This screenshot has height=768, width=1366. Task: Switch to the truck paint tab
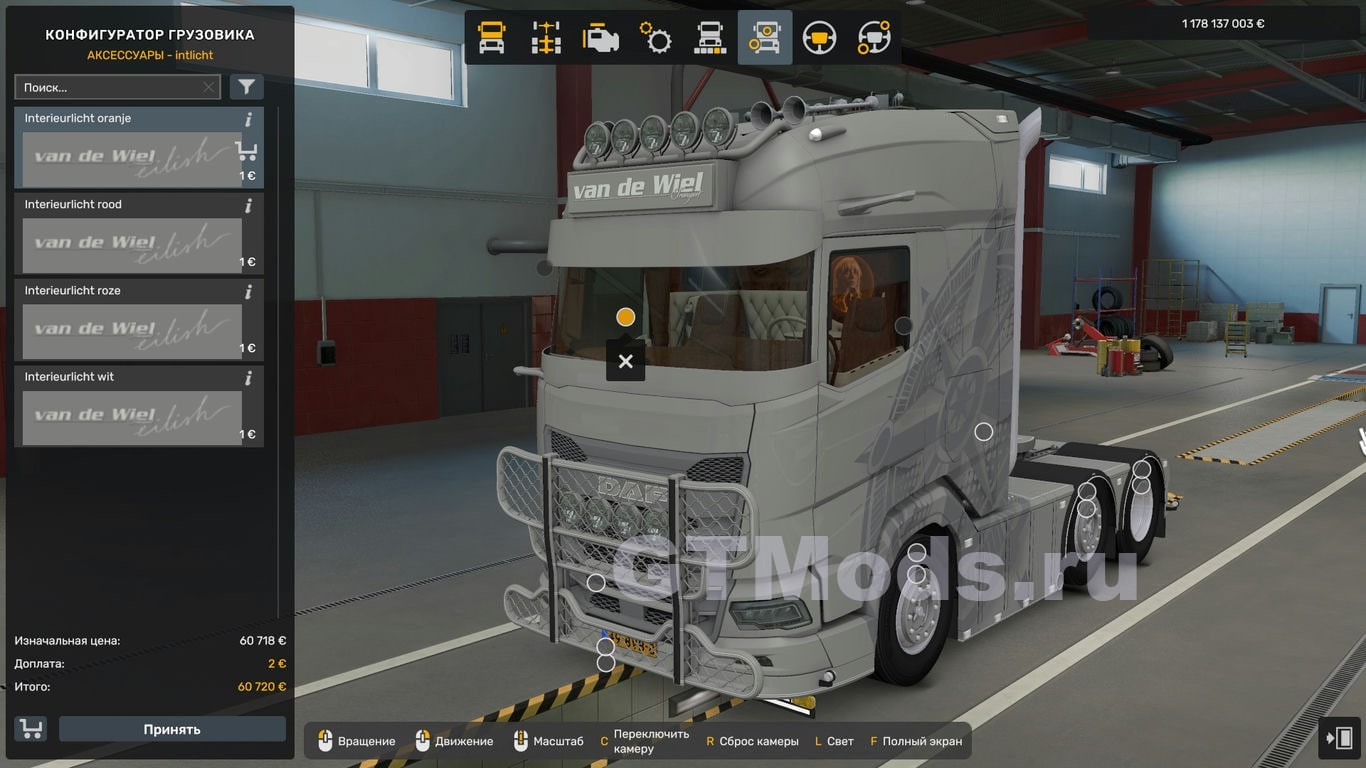coord(710,38)
